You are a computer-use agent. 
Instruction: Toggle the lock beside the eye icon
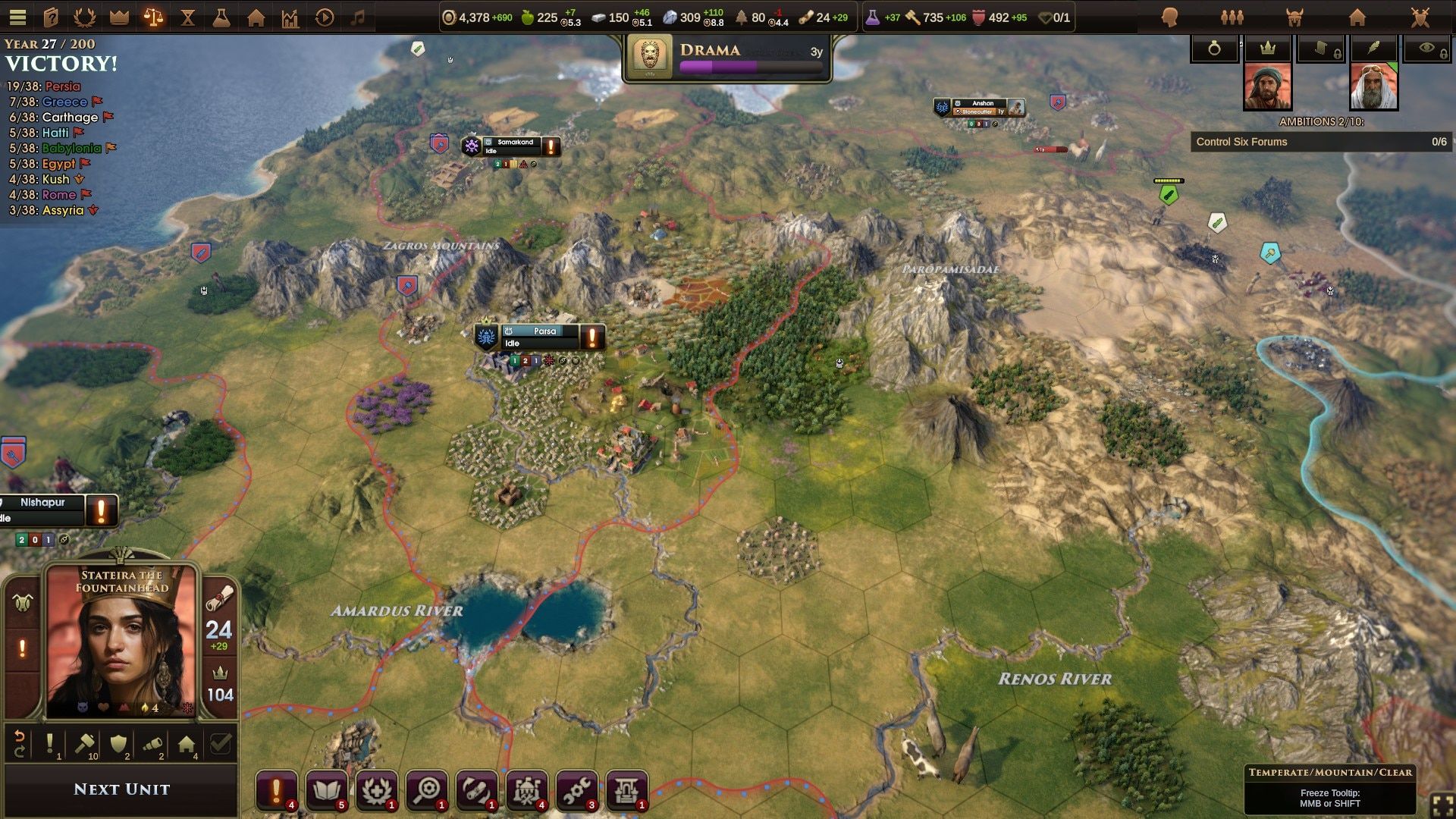[x=1442, y=54]
